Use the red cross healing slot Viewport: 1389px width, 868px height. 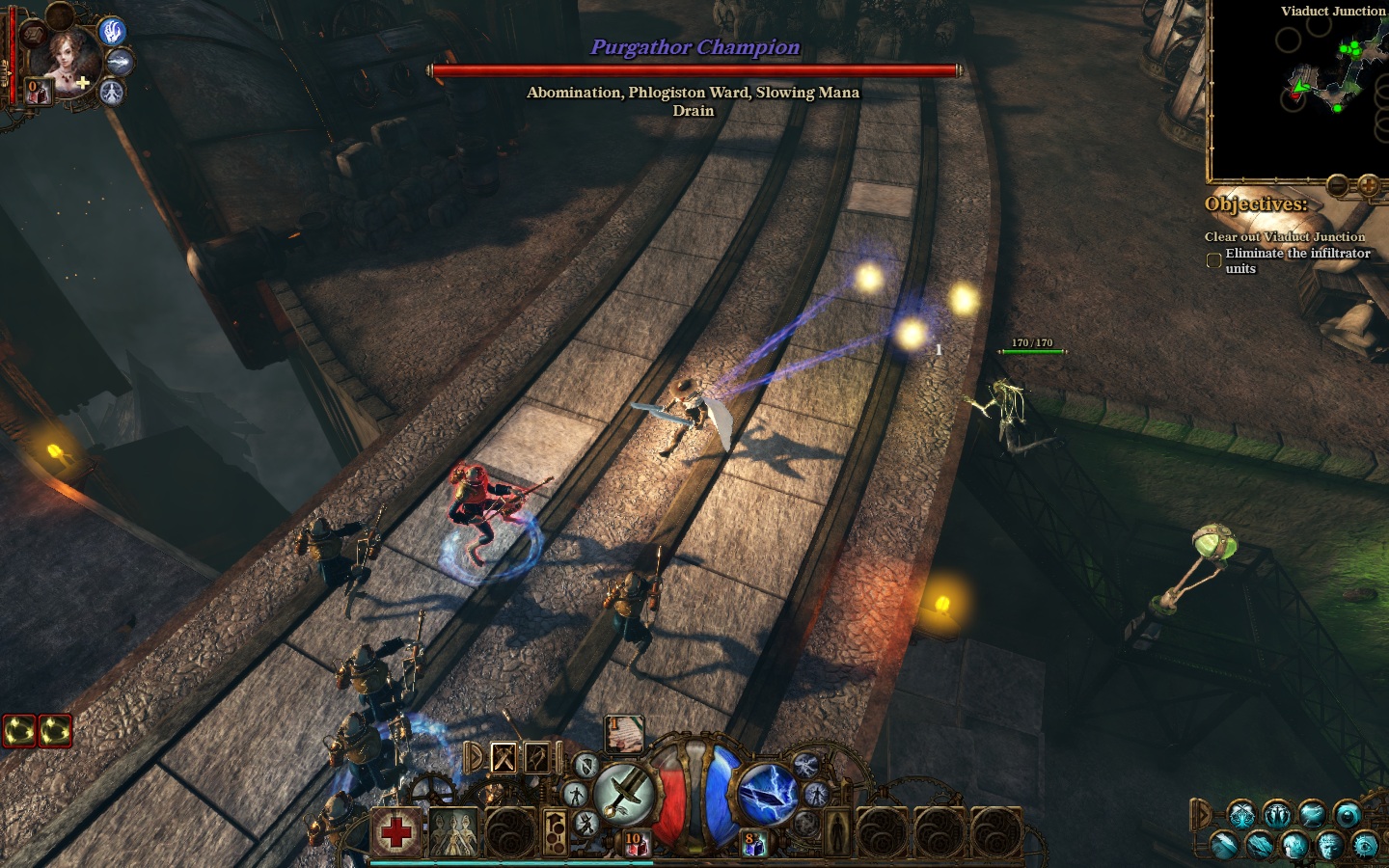click(x=396, y=831)
